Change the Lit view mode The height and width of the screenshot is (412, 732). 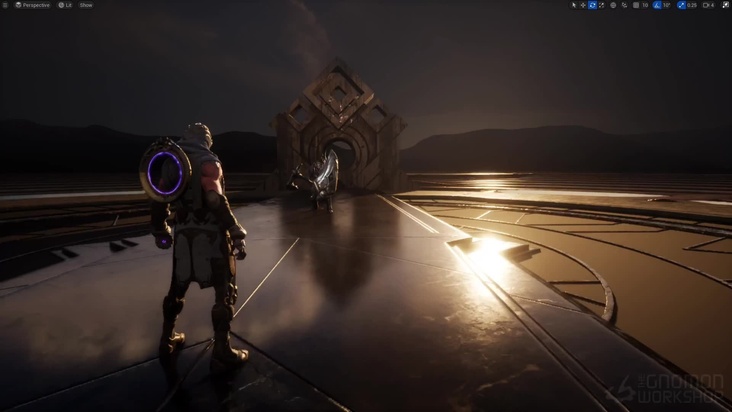(x=65, y=5)
